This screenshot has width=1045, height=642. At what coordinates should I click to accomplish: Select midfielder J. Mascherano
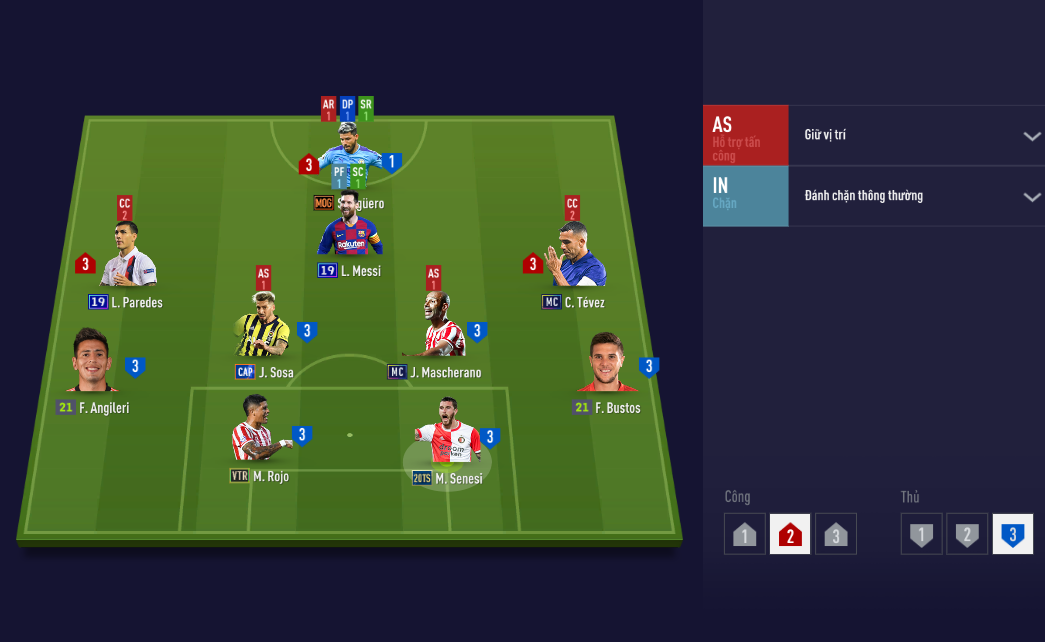click(440, 328)
